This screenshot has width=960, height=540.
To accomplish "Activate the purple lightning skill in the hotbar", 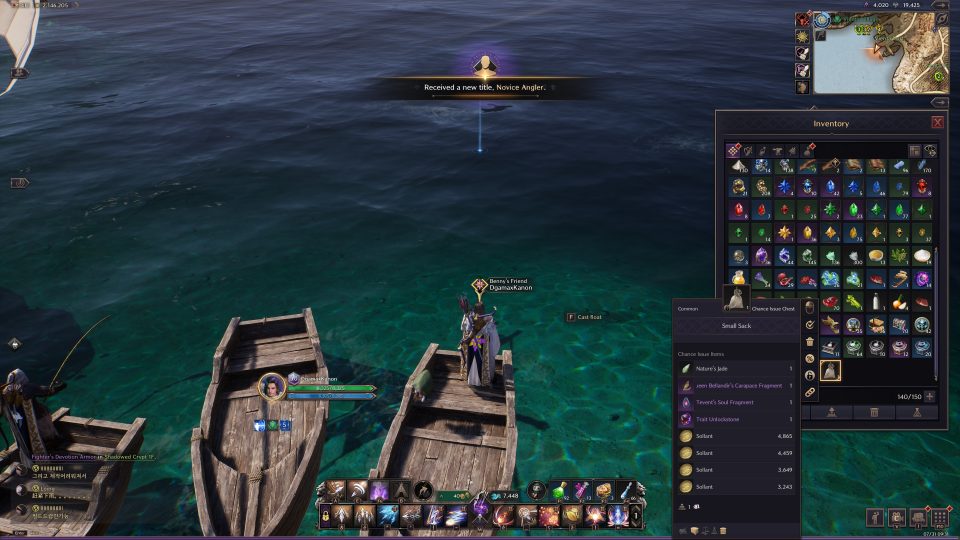I will tap(380, 491).
